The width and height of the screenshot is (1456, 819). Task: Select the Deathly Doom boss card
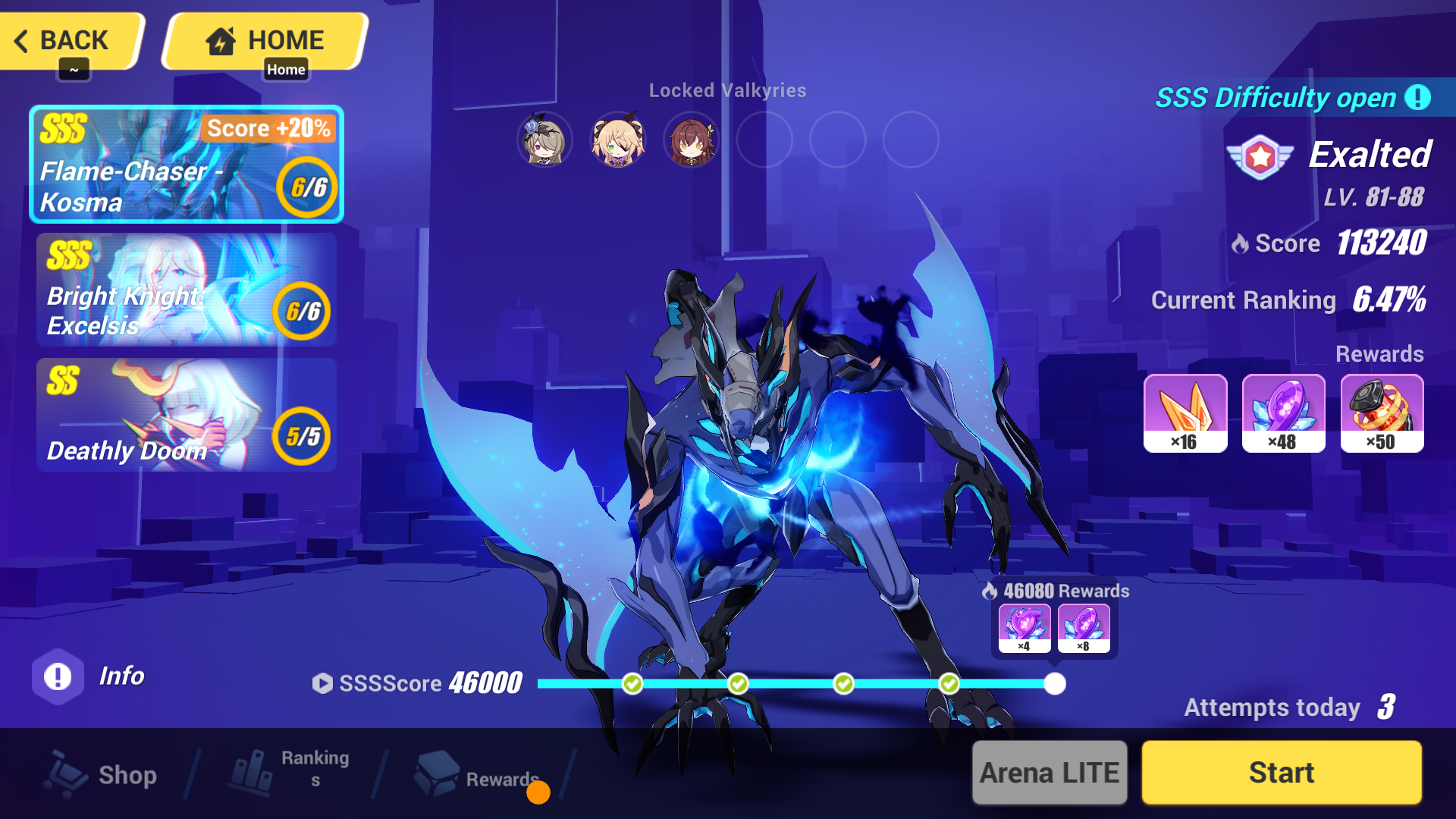[x=186, y=415]
